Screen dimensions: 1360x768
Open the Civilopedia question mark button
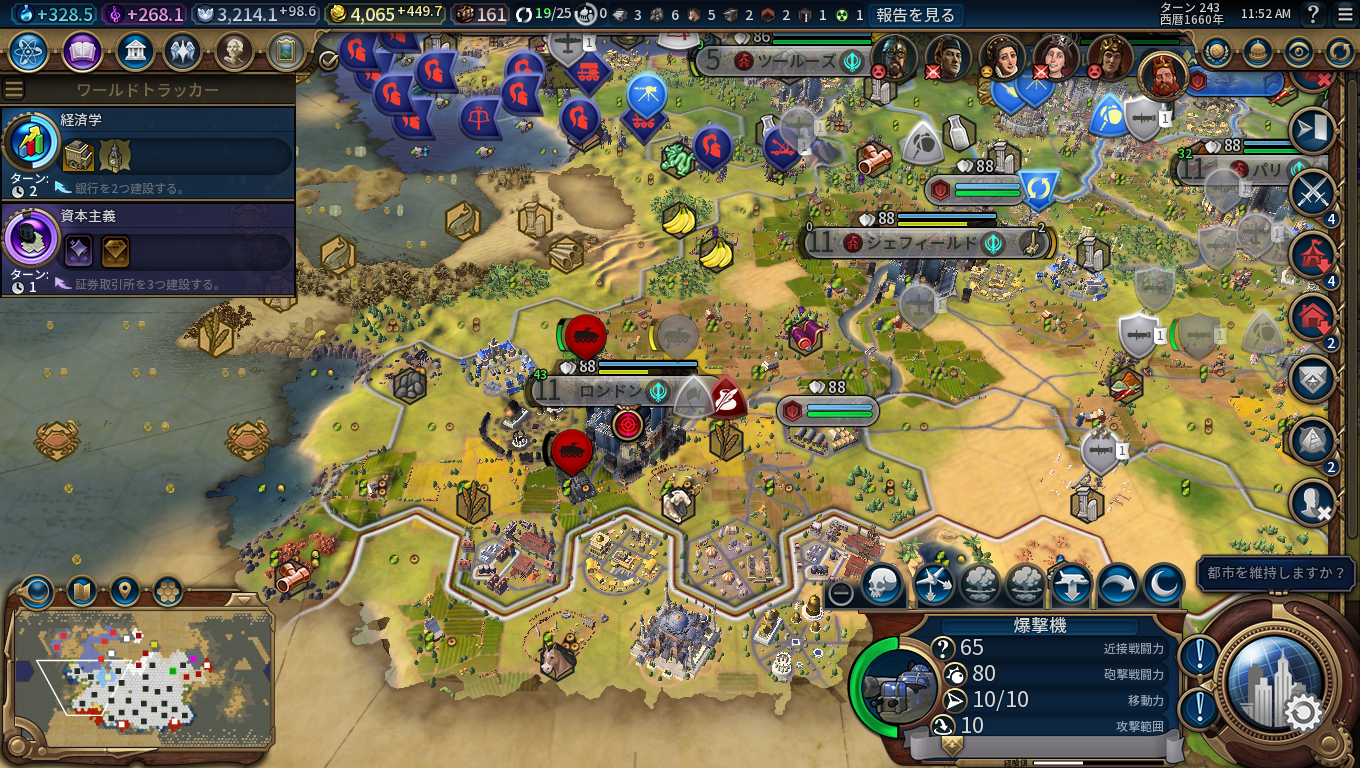coord(1313,14)
